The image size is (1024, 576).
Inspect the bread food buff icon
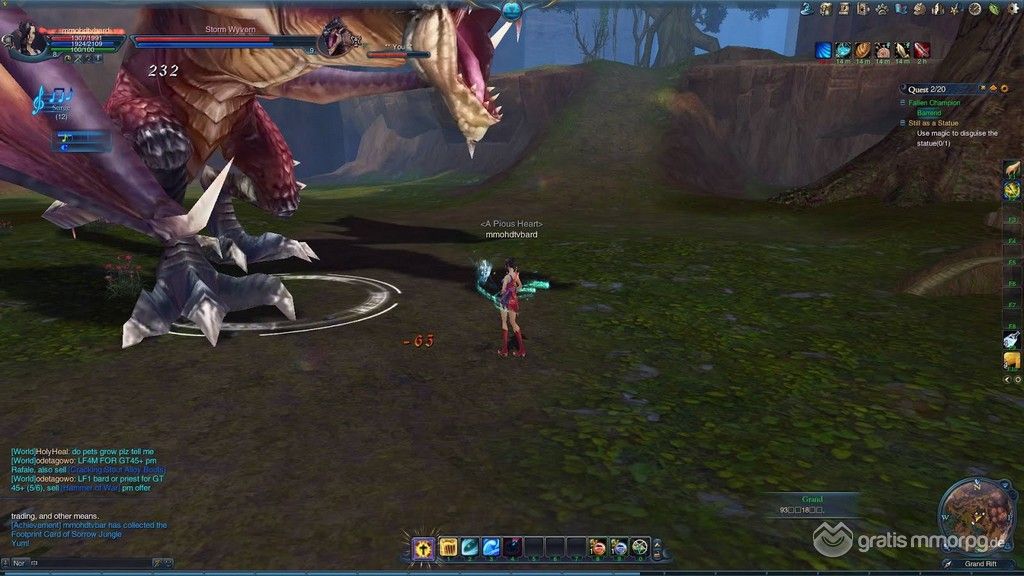pyautogui.click(x=862, y=50)
